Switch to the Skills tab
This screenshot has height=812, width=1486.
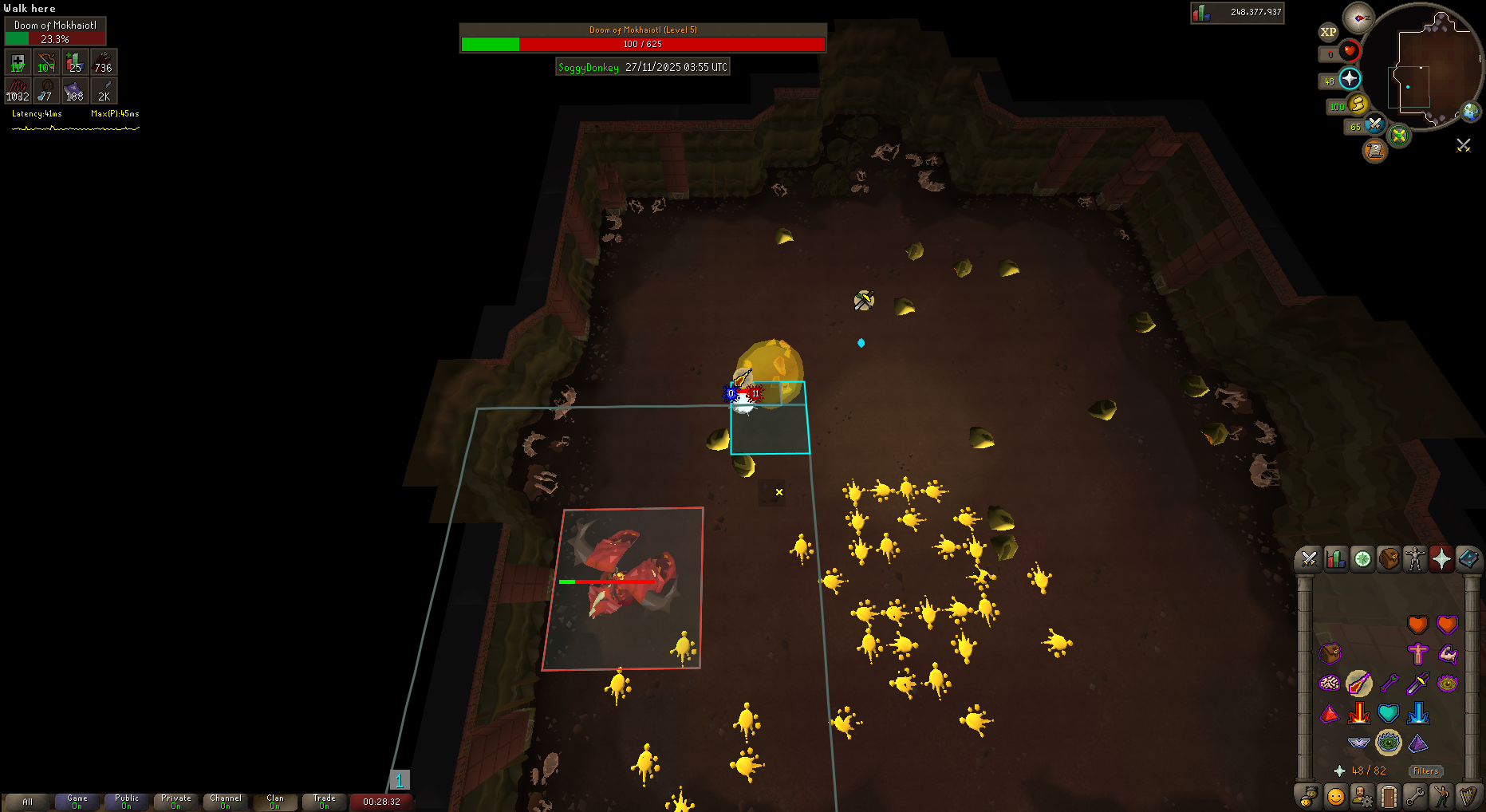click(x=1335, y=559)
